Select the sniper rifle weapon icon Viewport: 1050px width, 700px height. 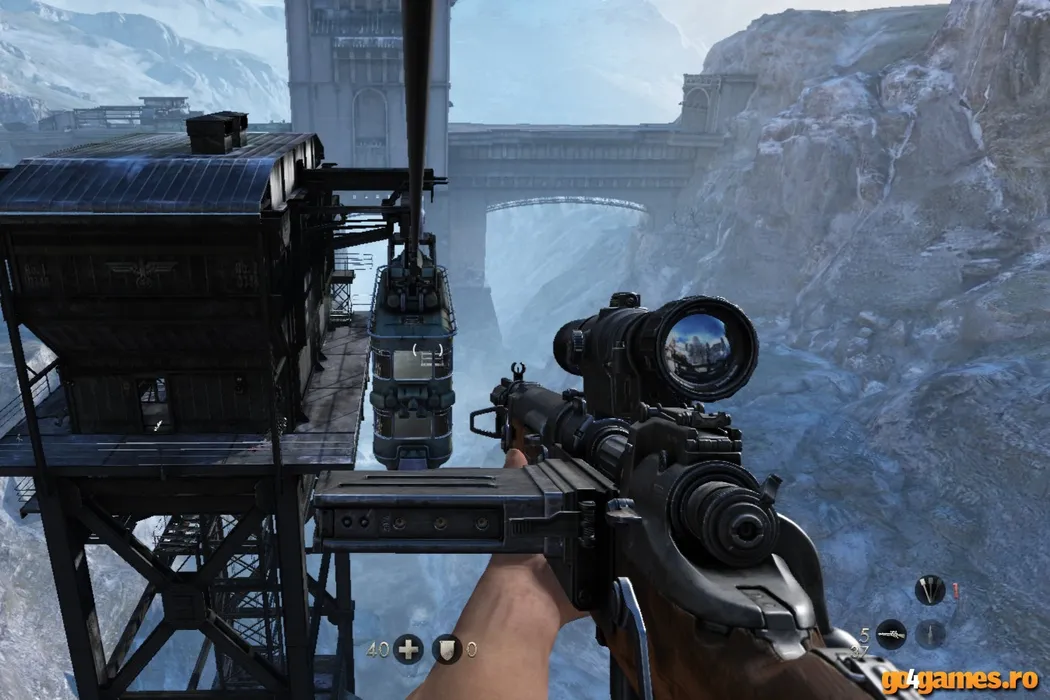[x=890, y=634]
